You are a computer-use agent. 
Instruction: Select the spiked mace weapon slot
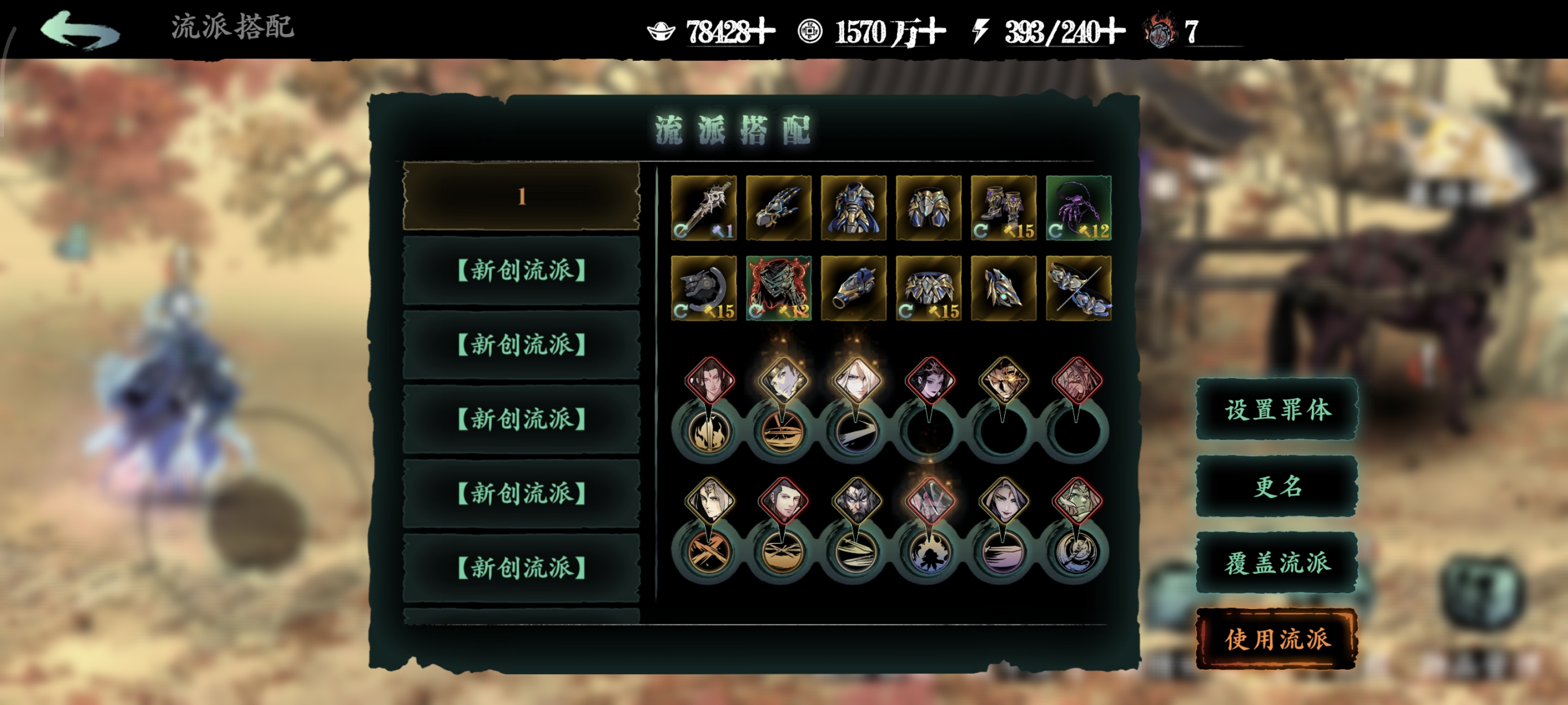coord(703,208)
